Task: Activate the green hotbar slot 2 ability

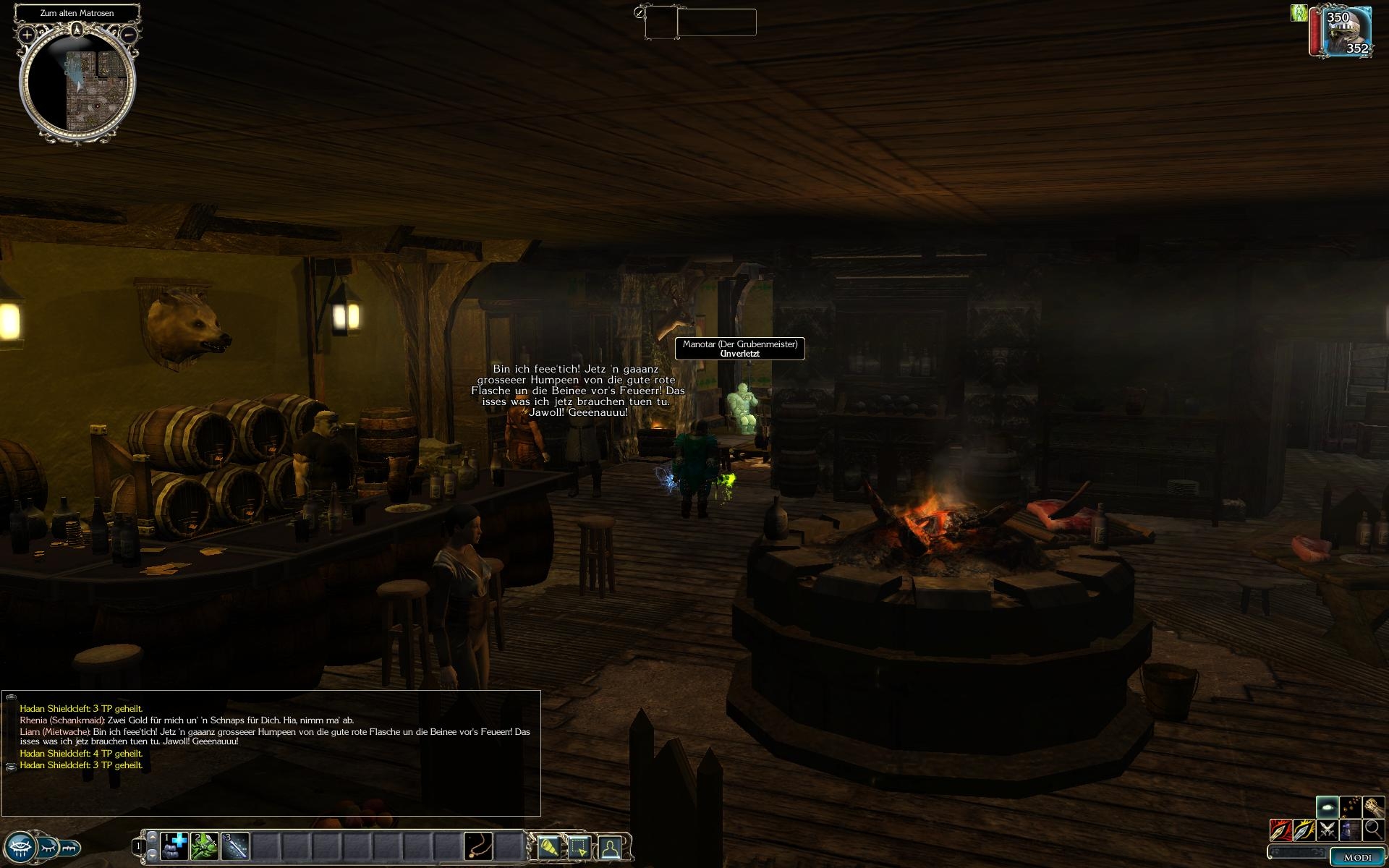Action: (205, 846)
